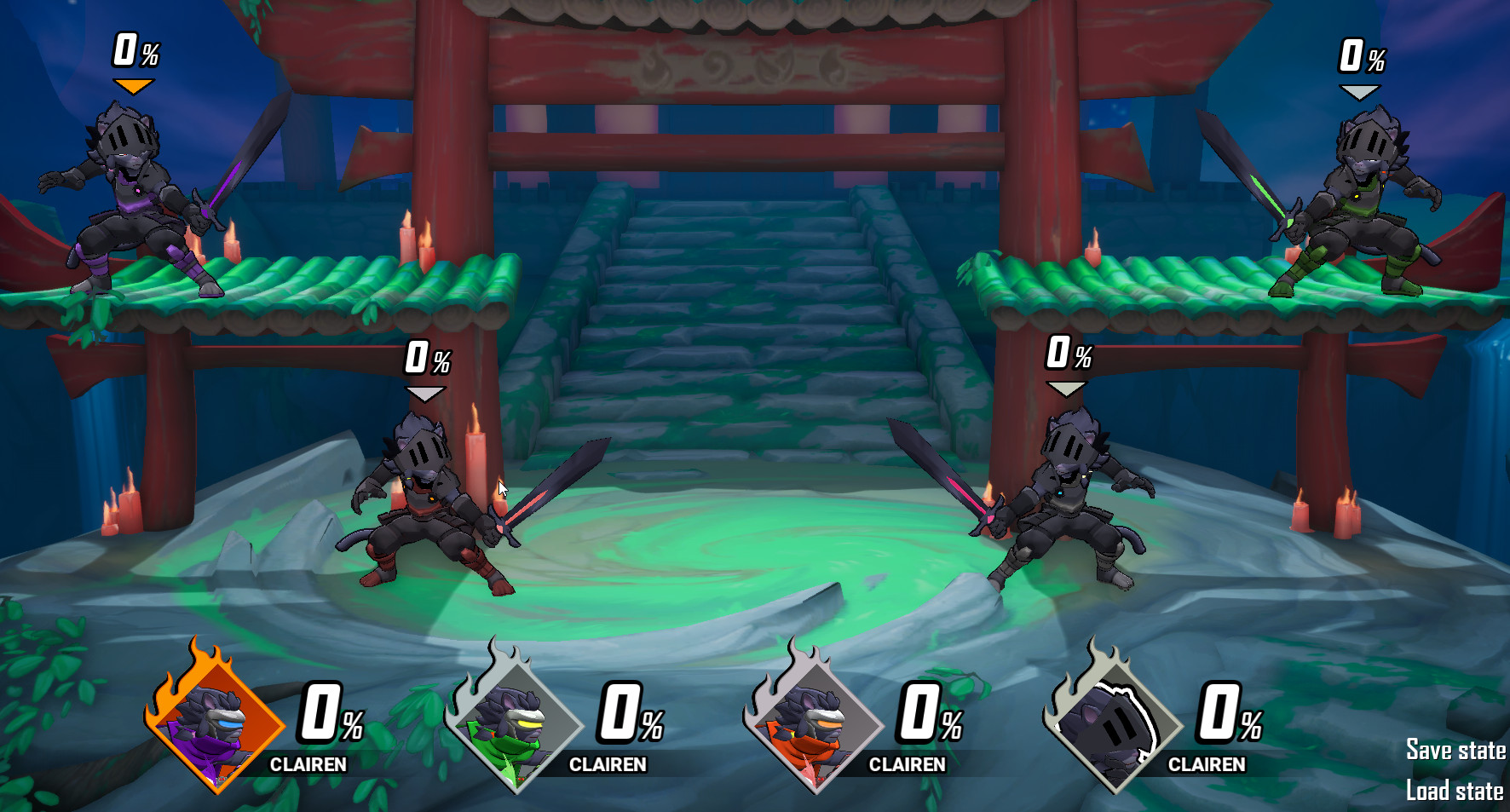Click the Save state option

[x=1457, y=750]
